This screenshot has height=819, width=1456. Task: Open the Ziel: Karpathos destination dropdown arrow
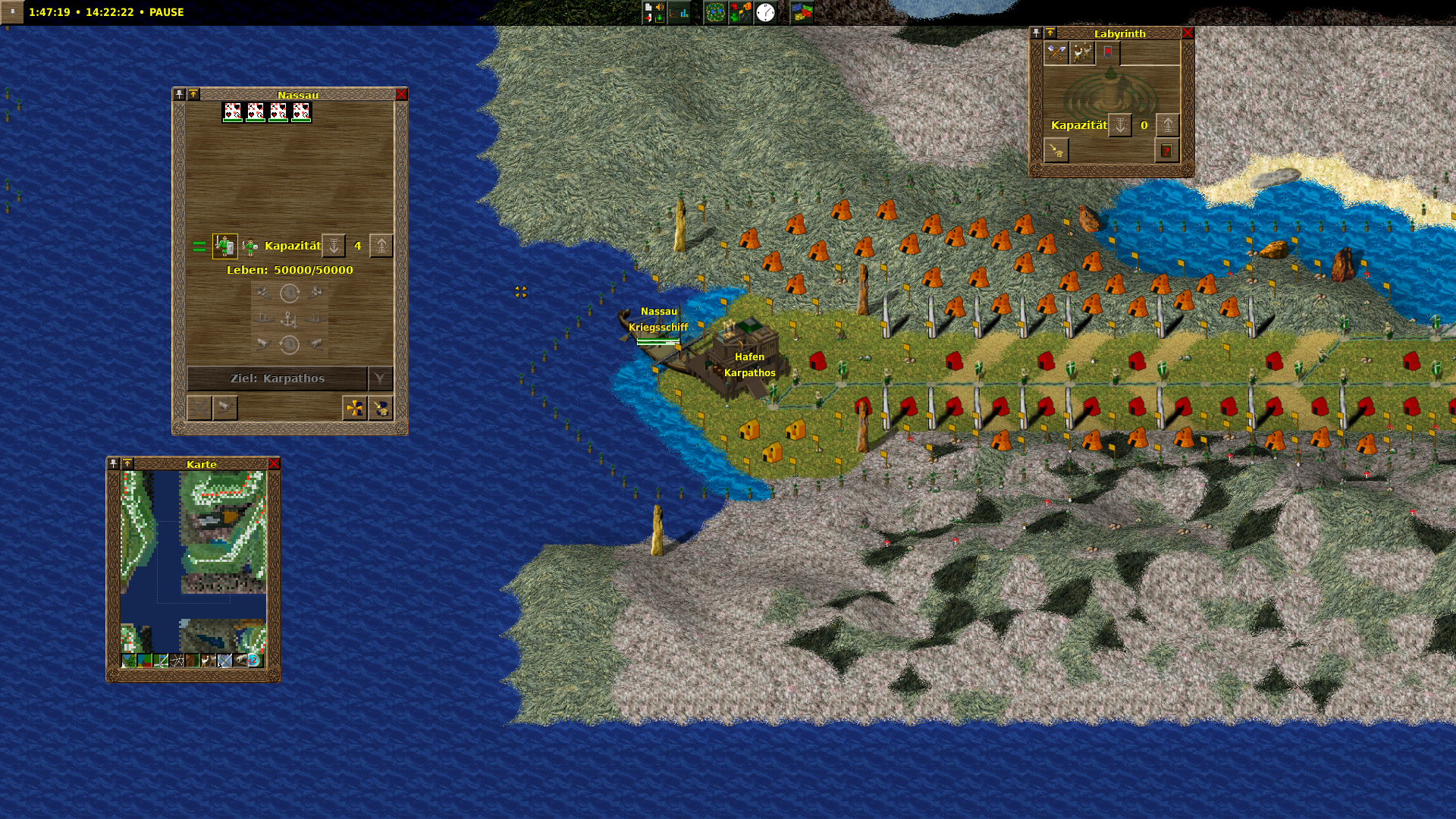click(x=380, y=378)
